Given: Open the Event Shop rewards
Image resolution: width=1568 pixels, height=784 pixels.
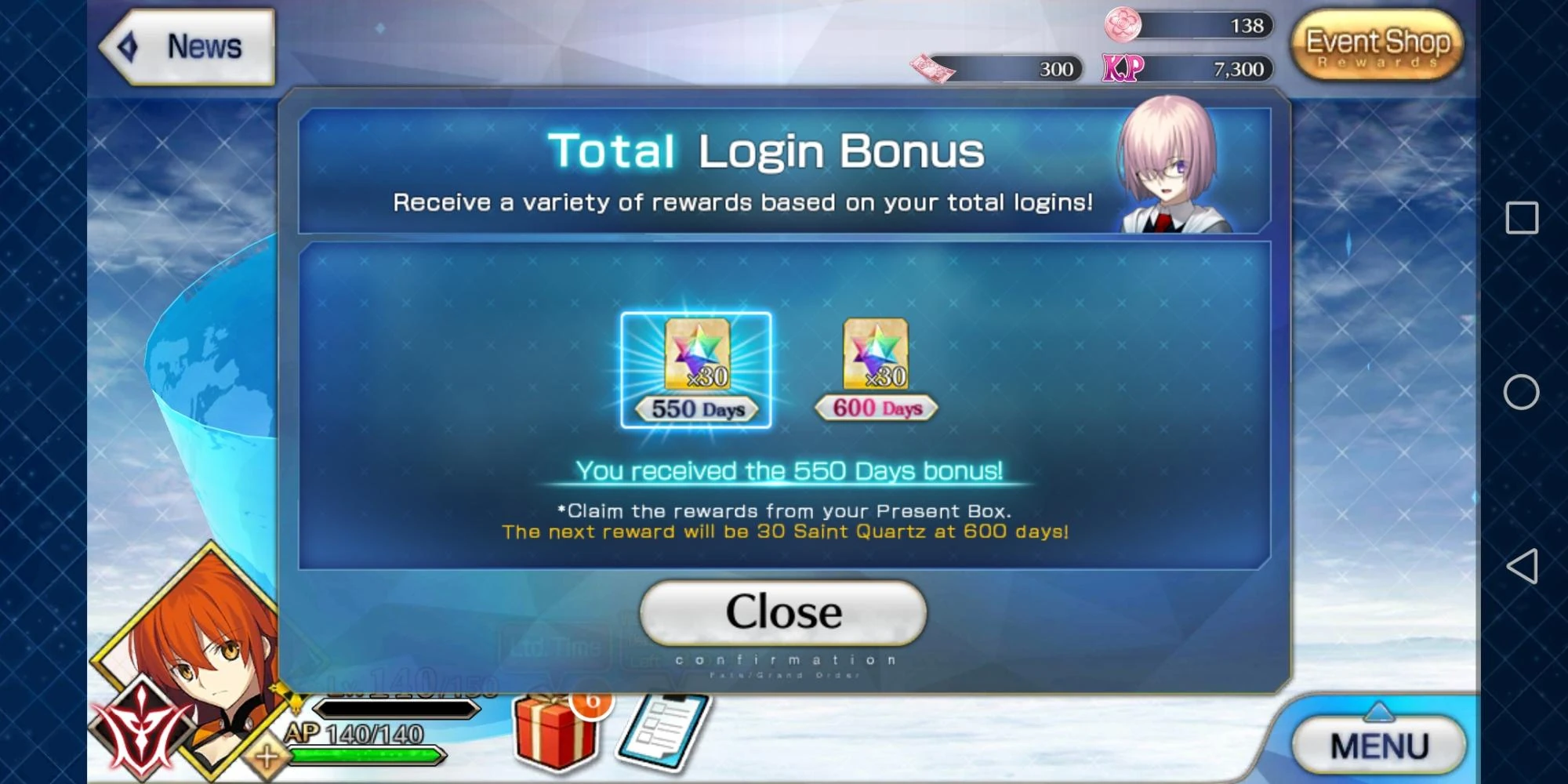Looking at the screenshot, I should pyautogui.click(x=1377, y=45).
